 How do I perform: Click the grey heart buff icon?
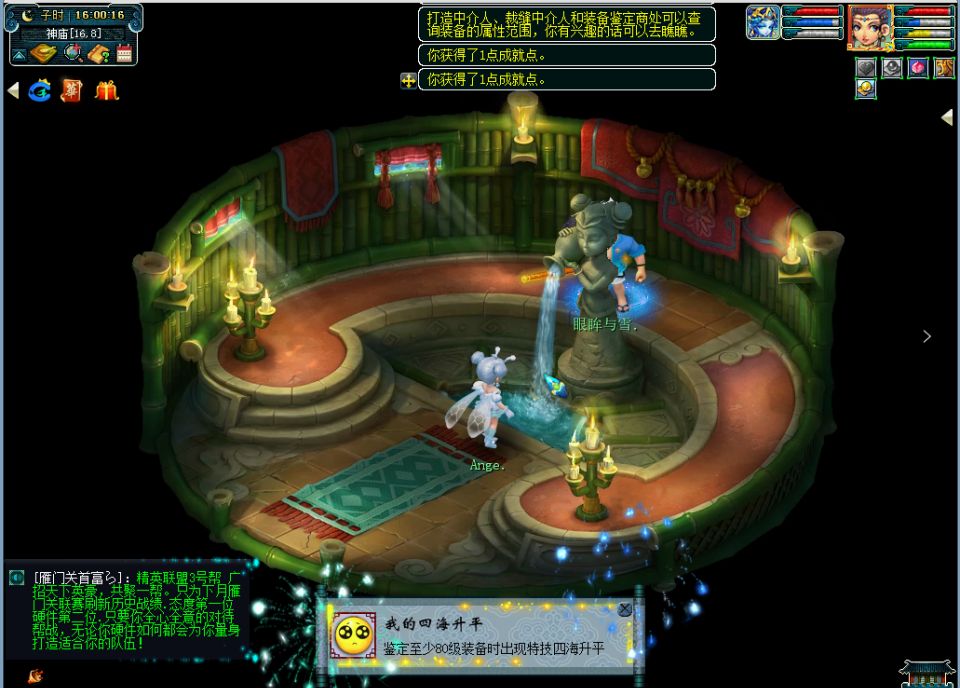click(866, 67)
